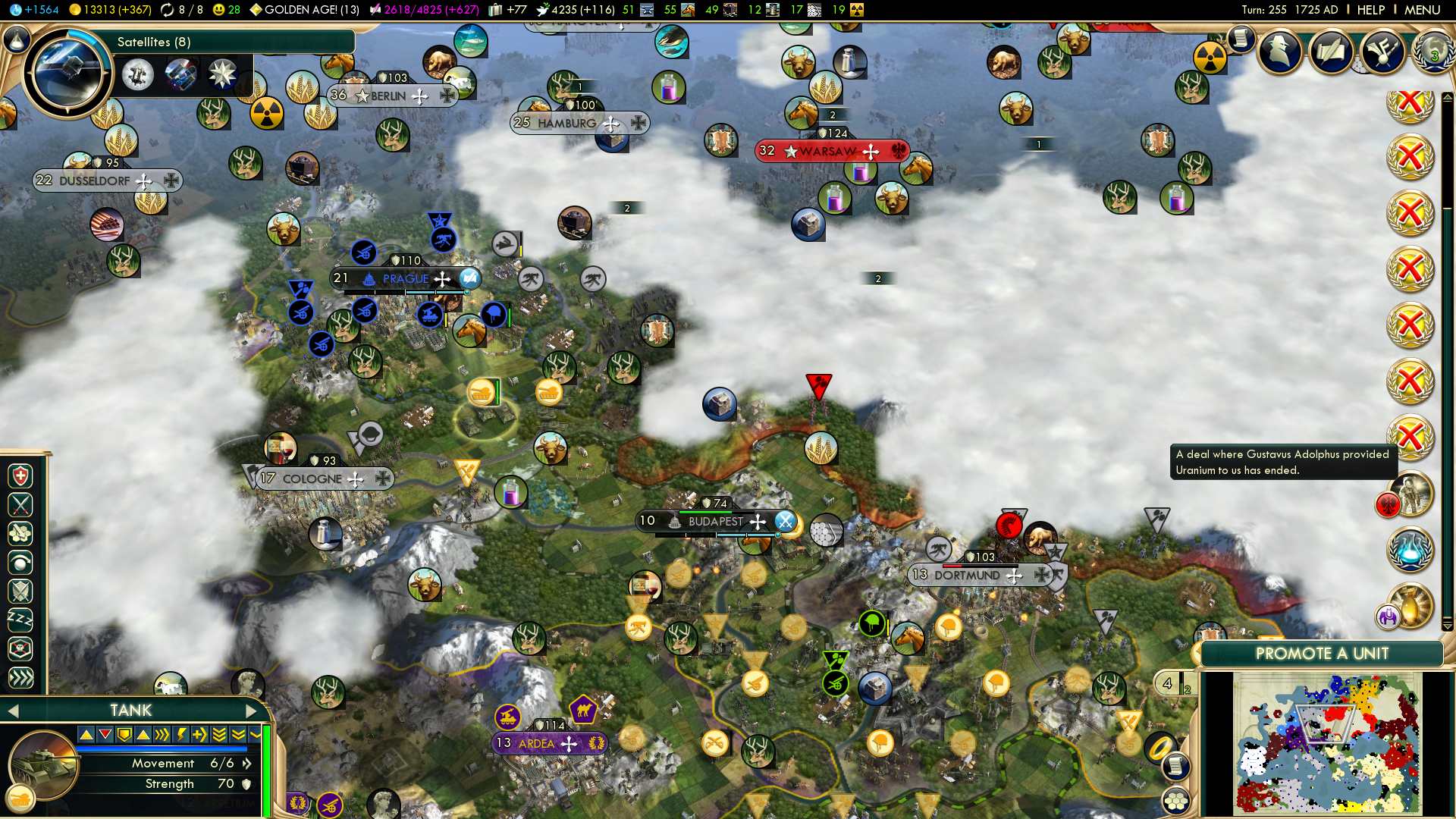Open the game MENU
The image size is (1456, 819).
click(x=1422, y=10)
